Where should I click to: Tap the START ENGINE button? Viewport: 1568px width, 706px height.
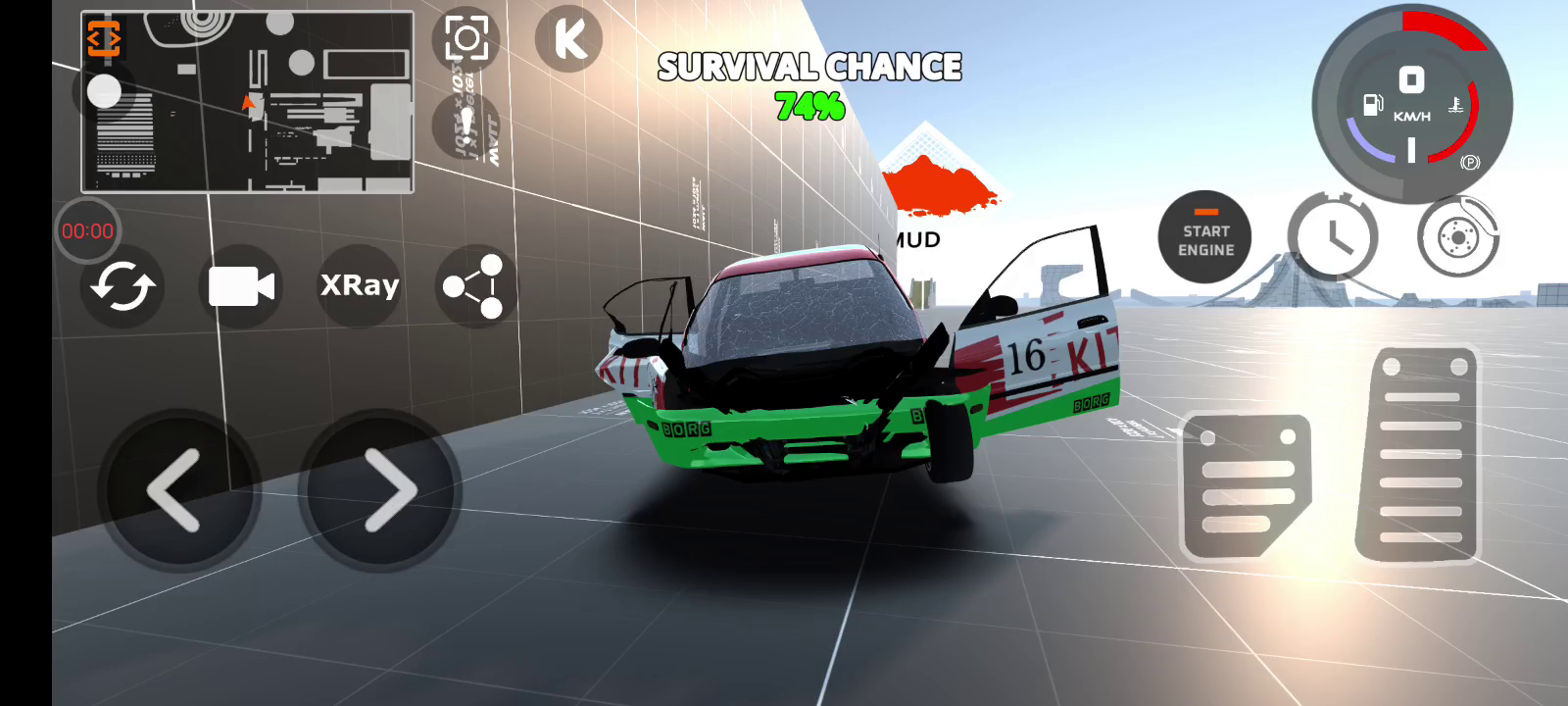(1205, 238)
